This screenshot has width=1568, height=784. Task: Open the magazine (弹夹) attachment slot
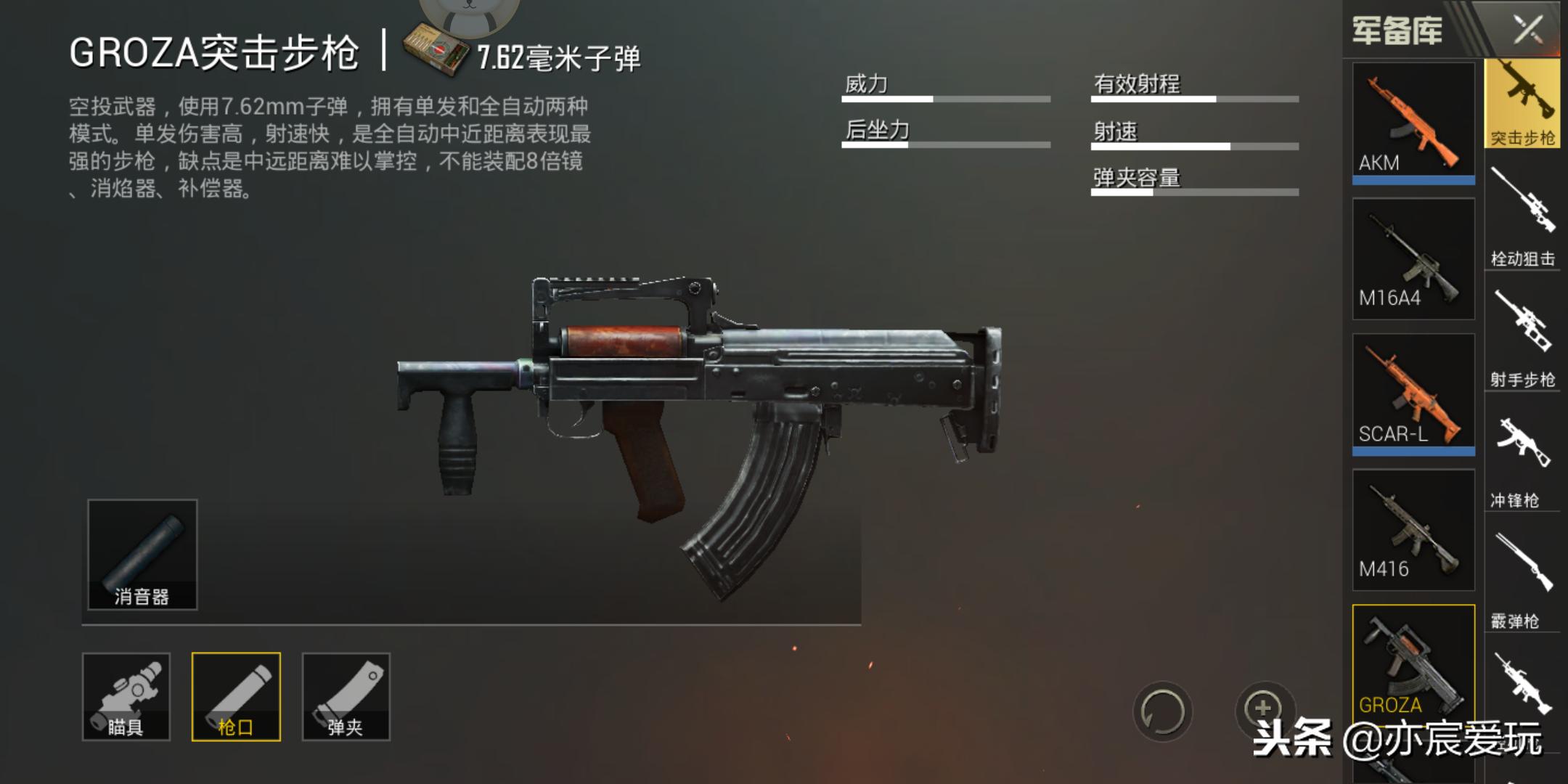click(x=345, y=697)
